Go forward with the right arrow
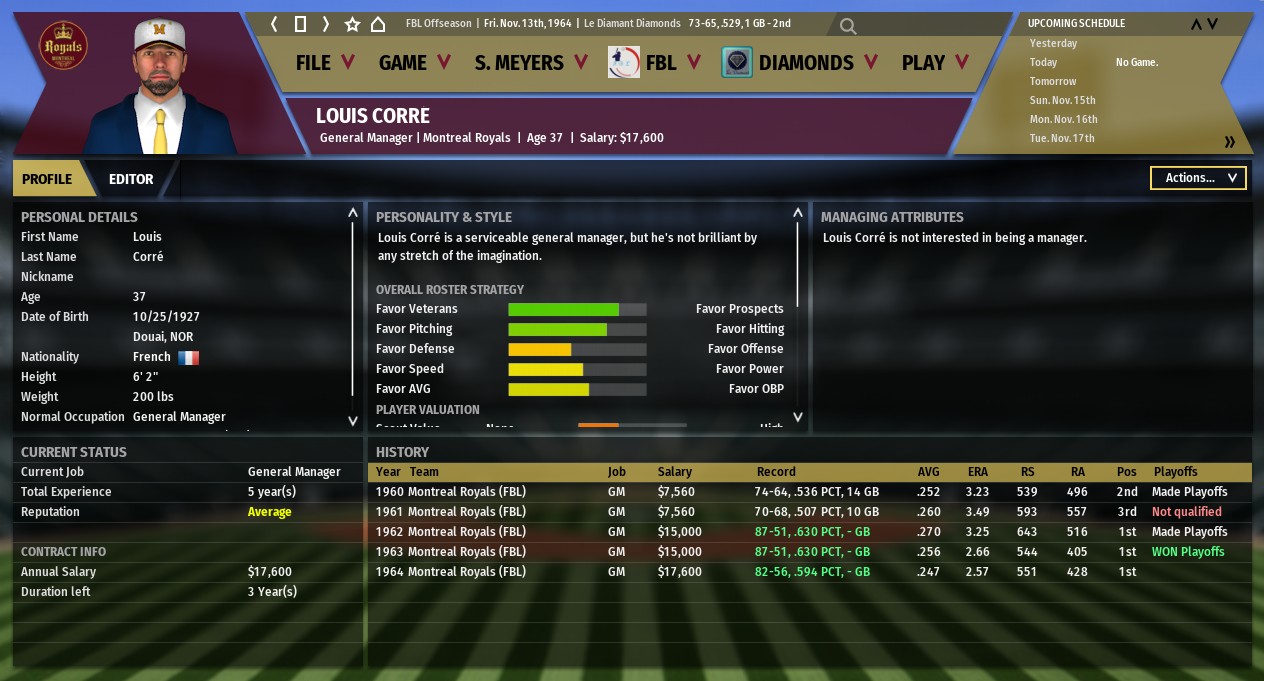Screen dimensions: 1264x681 point(326,24)
